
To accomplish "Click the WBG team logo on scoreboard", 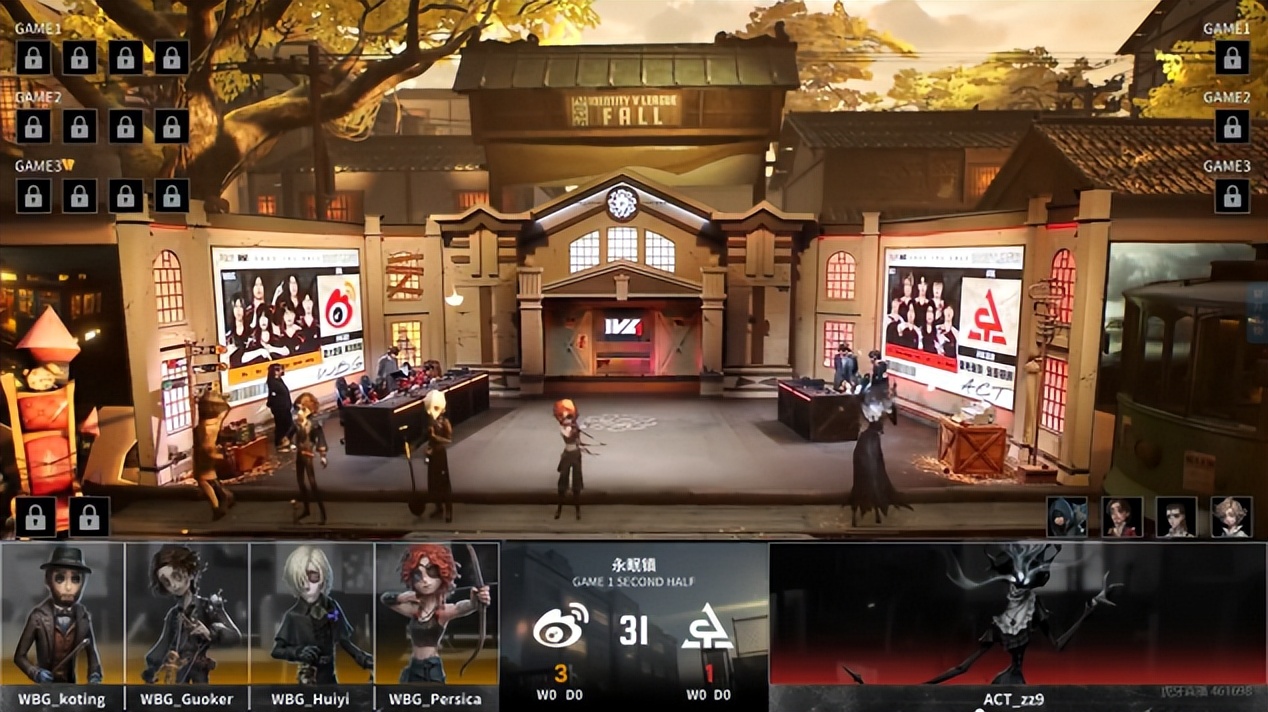I will click(x=560, y=629).
